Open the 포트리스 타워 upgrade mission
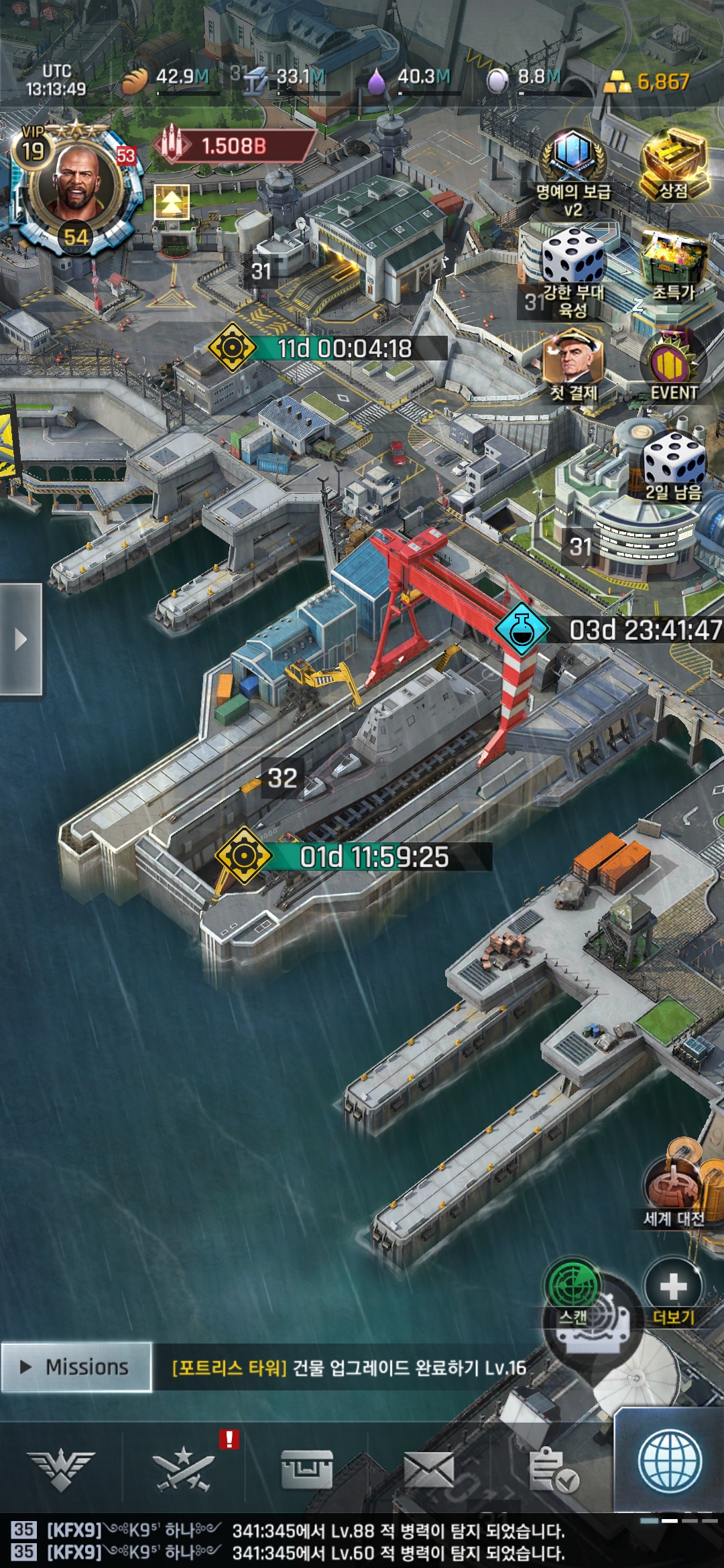 pos(349,1368)
